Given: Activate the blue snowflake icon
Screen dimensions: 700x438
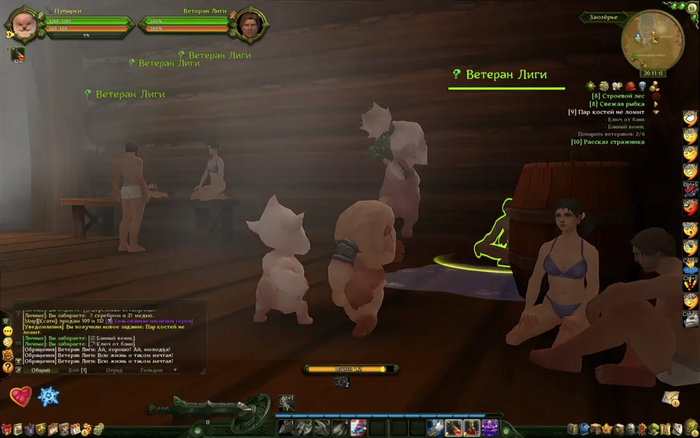Looking at the screenshot, I should (48, 397).
